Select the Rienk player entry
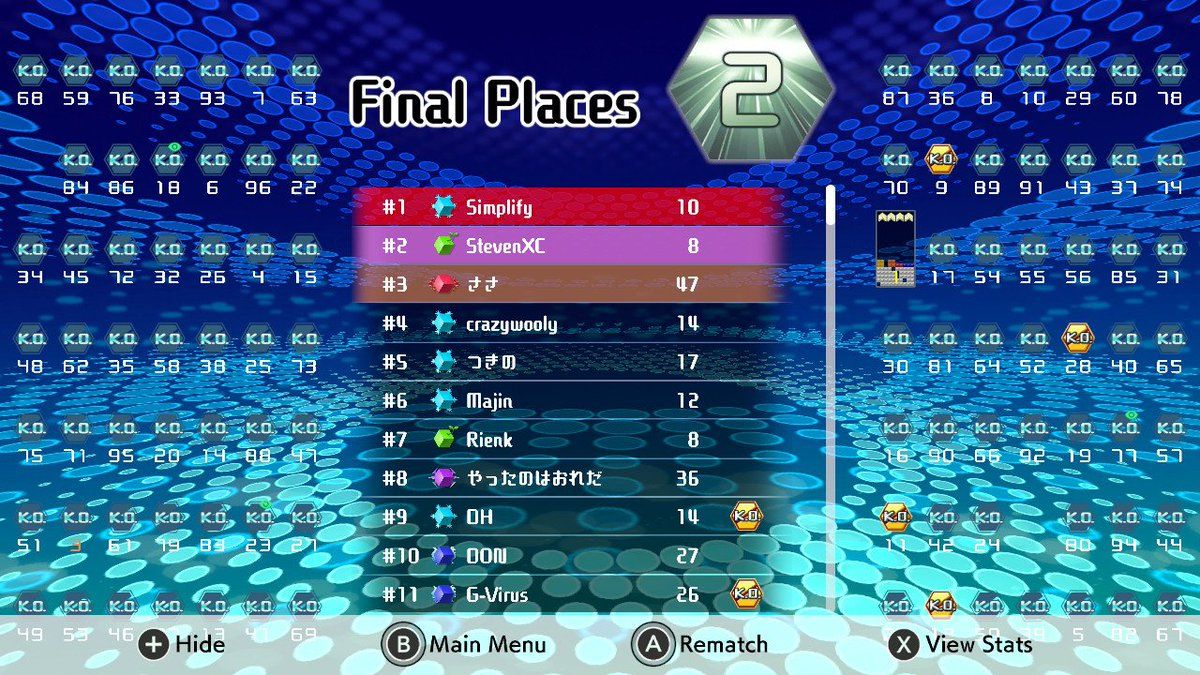 tap(570, 440)
